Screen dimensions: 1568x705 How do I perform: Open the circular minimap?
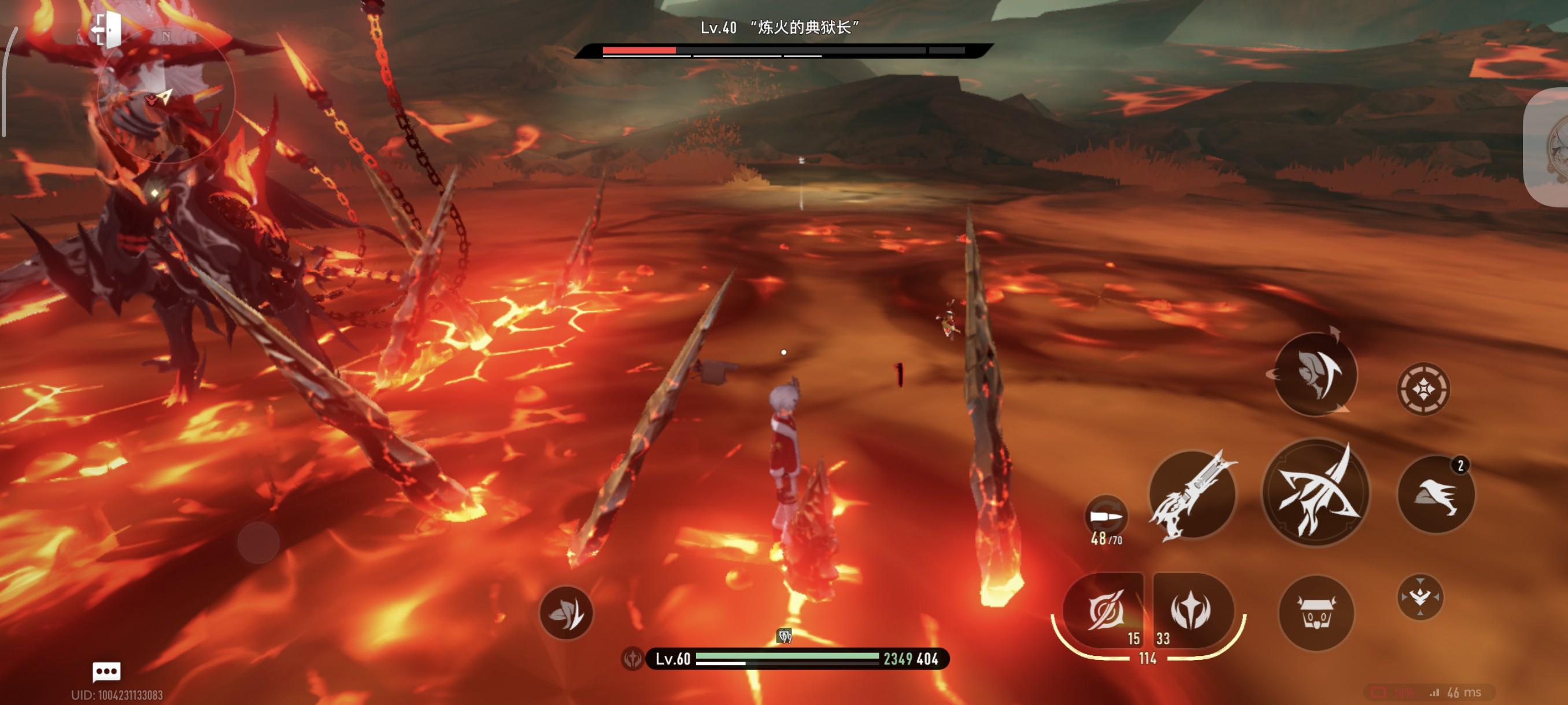tap(165, 95)
